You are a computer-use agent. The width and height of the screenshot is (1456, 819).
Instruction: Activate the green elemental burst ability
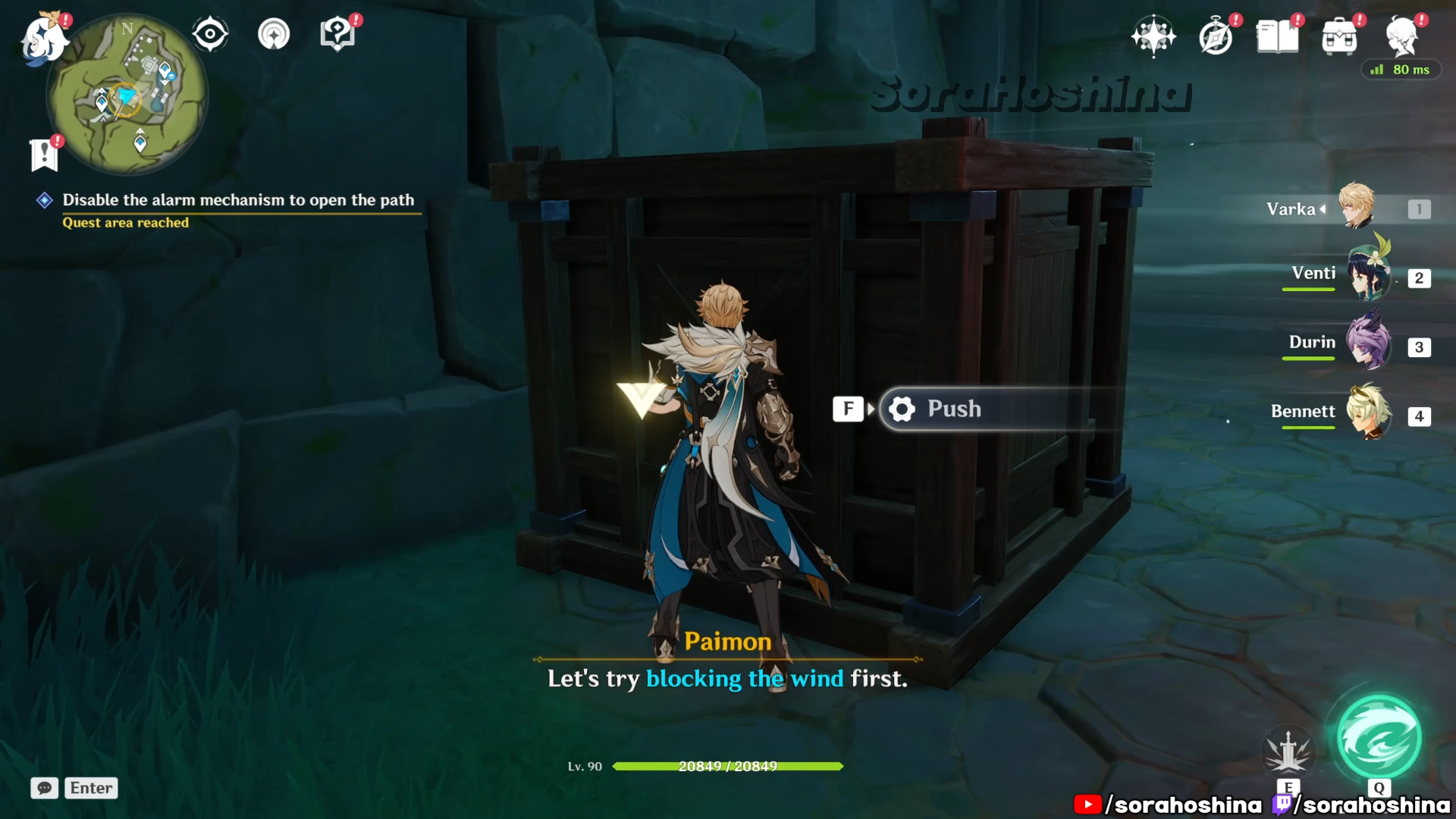pos(1379,739)
